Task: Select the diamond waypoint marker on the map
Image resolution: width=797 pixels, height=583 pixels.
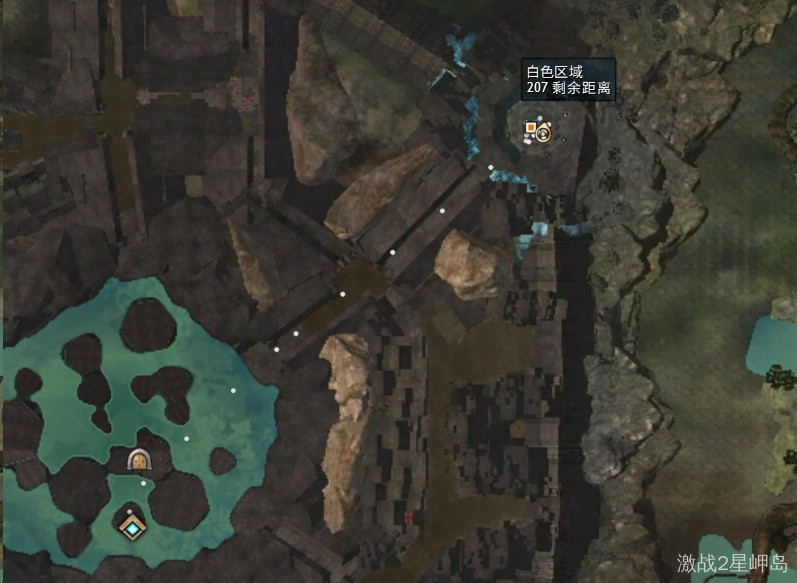Action: [131, 525]
